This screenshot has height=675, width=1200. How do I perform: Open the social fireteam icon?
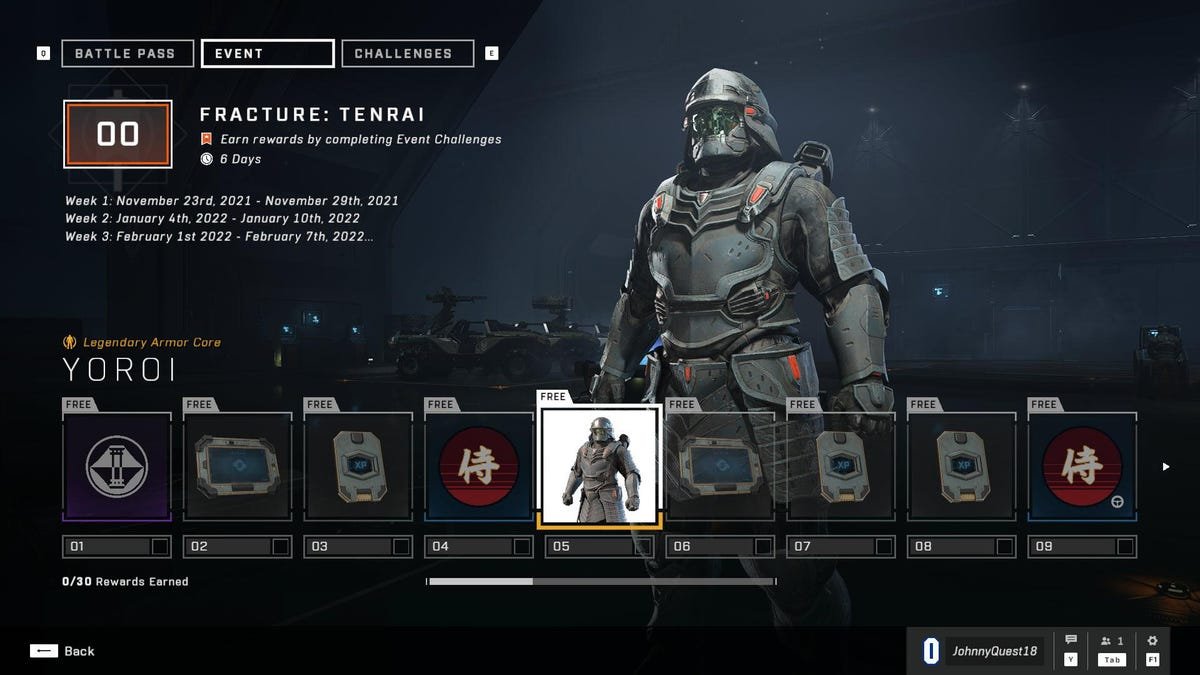coord(1111,642)
